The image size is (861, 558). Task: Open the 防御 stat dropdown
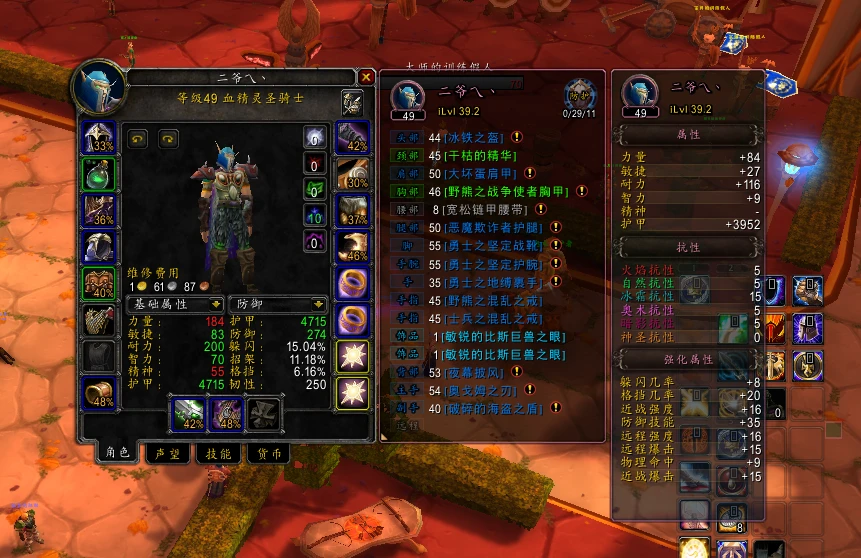(277, 303)
